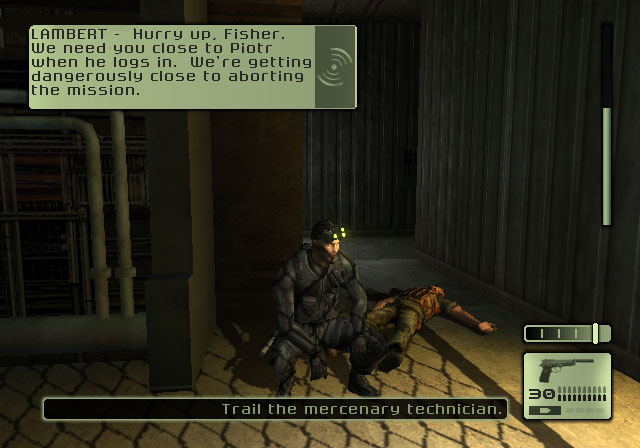Image resolution: width=640 pixels, height=448 pixels.
Task: Click the 'Trail the mercenary technician' objective bar
Action: tap(276, 409)
